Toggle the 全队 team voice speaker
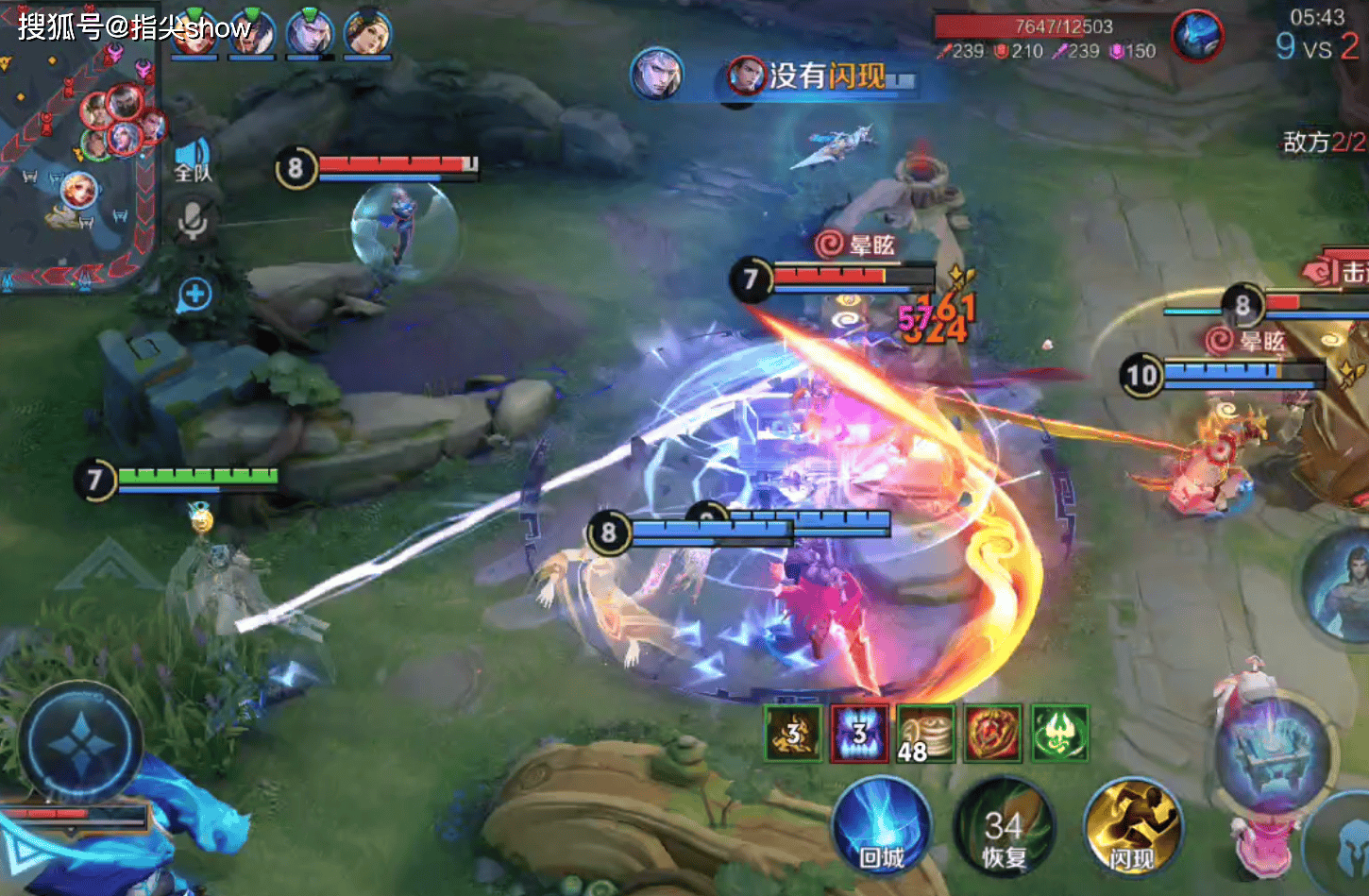 194,159
